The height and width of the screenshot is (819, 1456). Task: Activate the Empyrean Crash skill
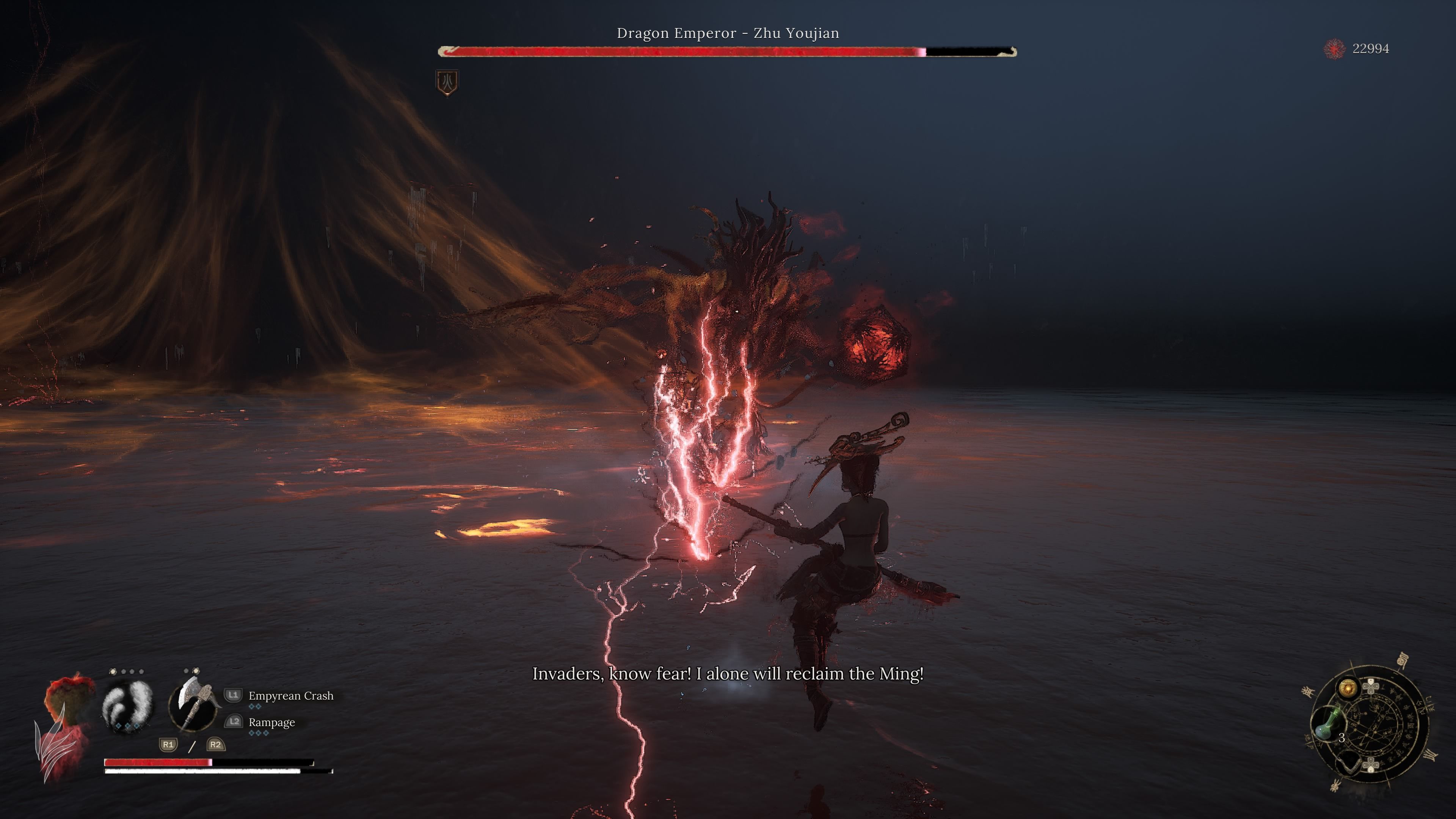(290, 696)
